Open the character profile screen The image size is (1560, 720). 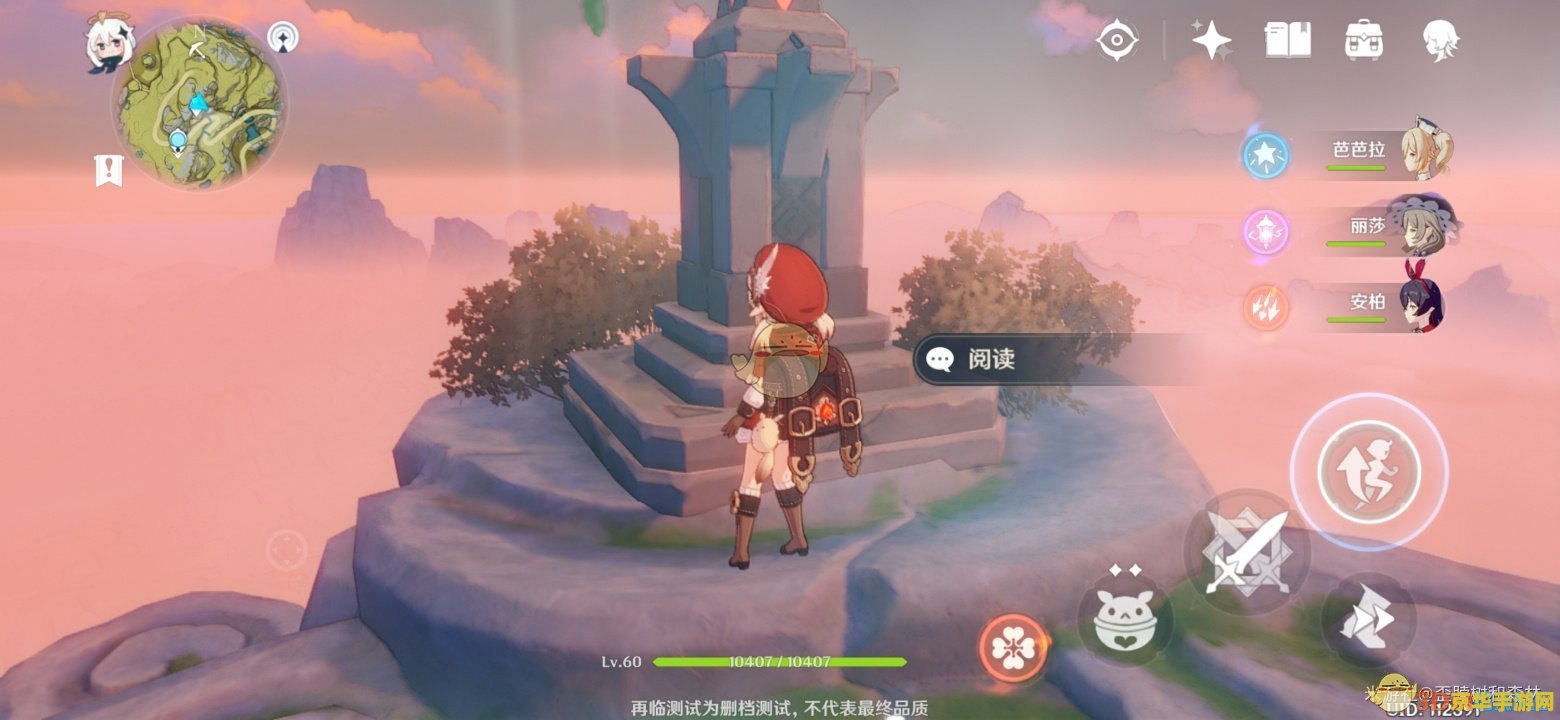[1440, 40]
